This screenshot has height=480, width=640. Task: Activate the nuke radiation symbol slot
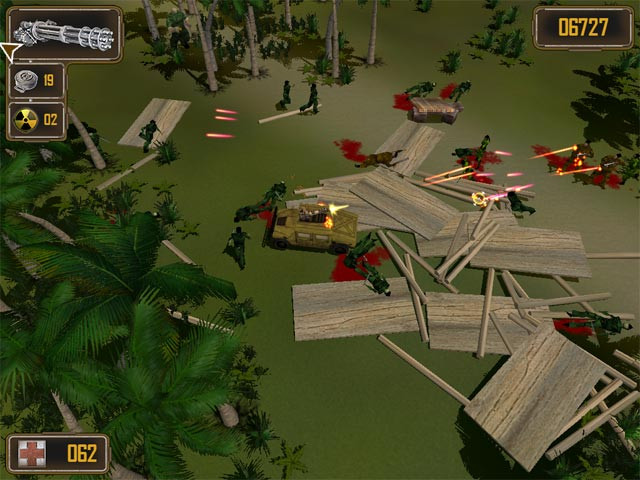click(37, 119)
